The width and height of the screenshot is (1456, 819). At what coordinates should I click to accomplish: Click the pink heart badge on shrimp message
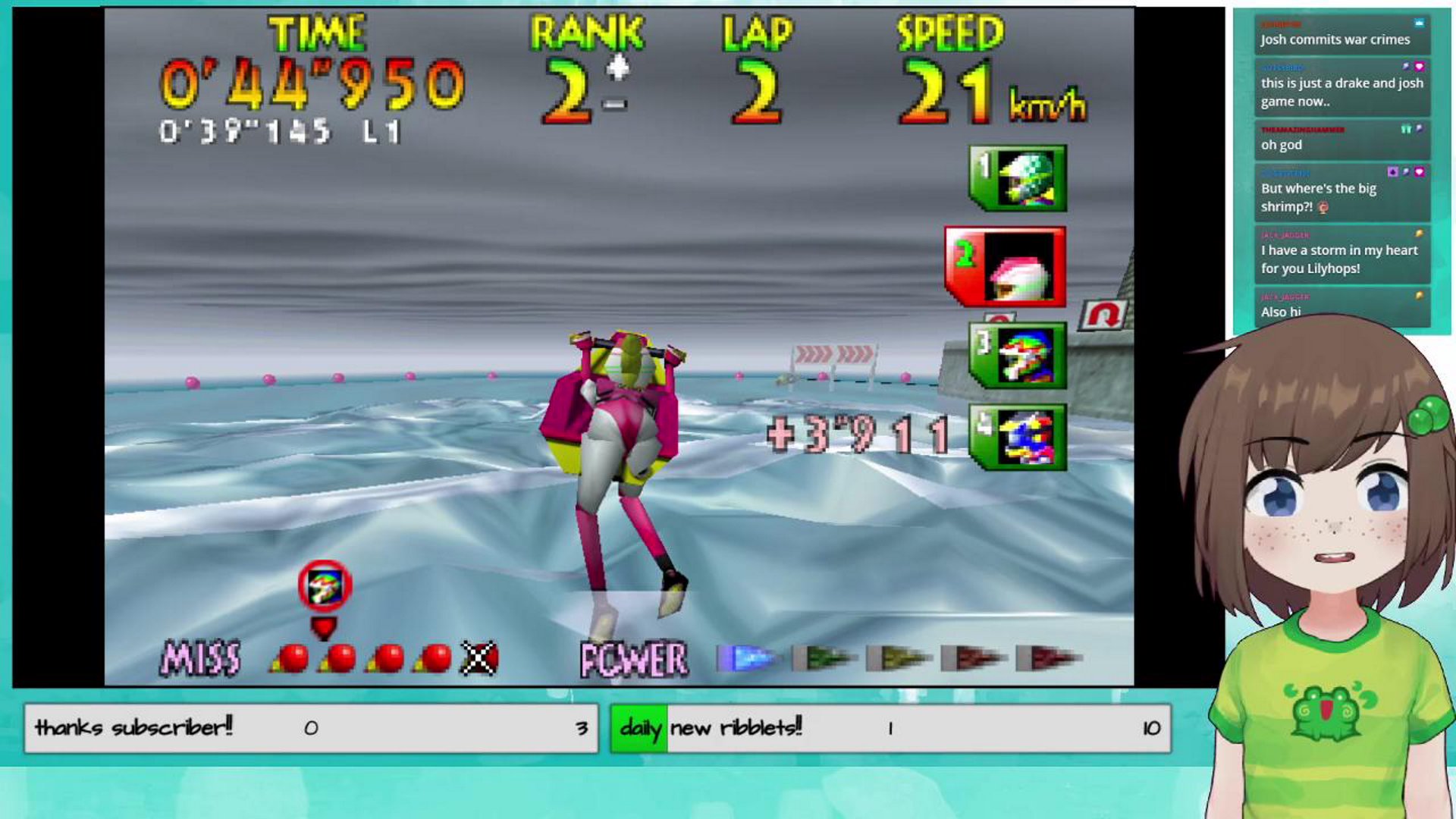(1420, 172)
